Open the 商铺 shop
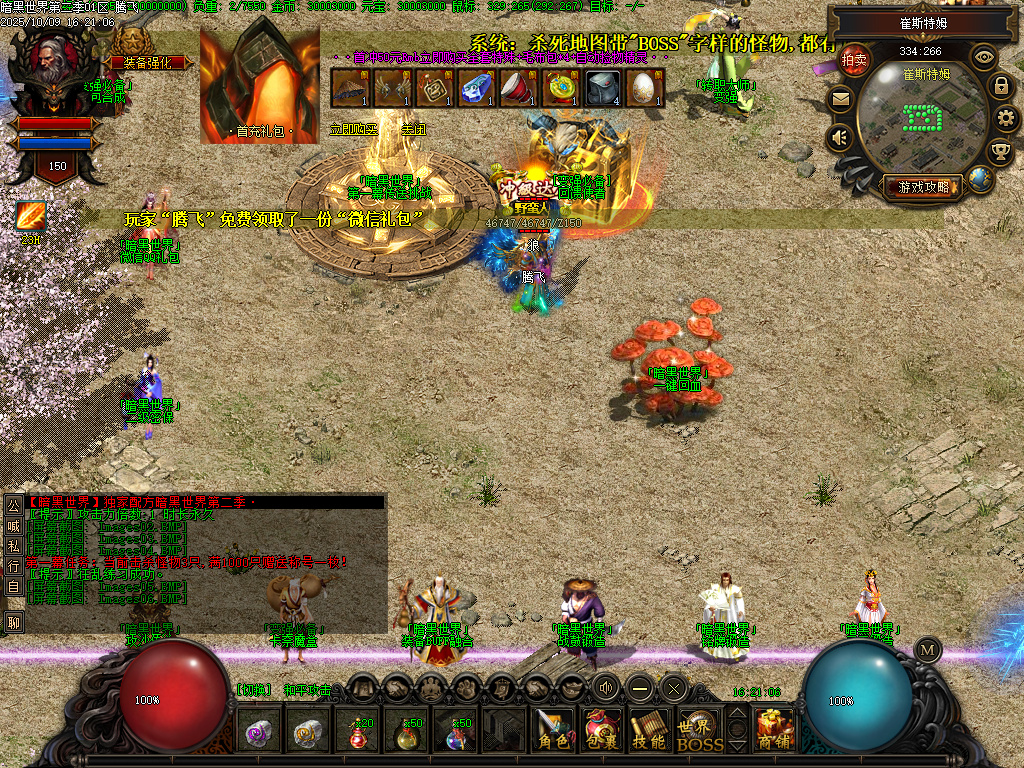The image size is (1024, 768). pyautogui.click(x=775, y=730)
